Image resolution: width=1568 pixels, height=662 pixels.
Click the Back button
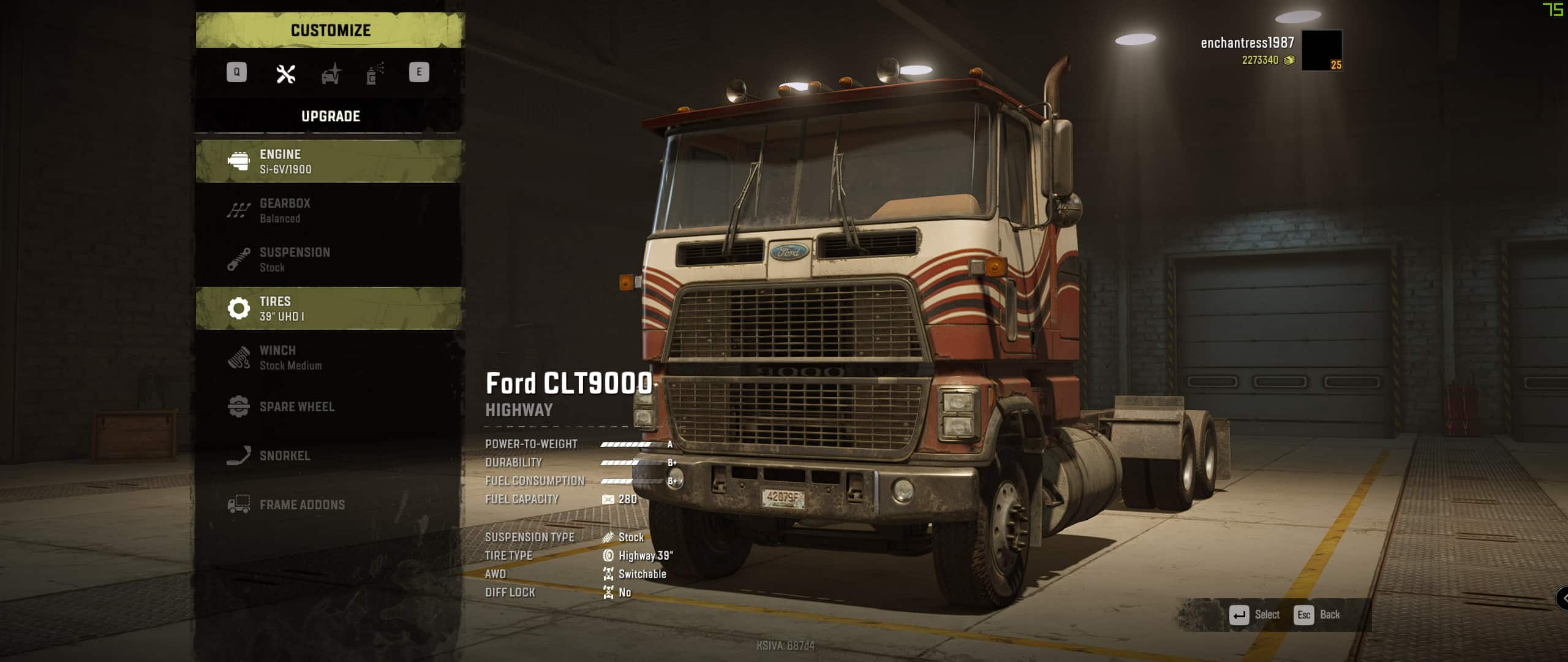pyautogui.click(x=1317, y=614)
